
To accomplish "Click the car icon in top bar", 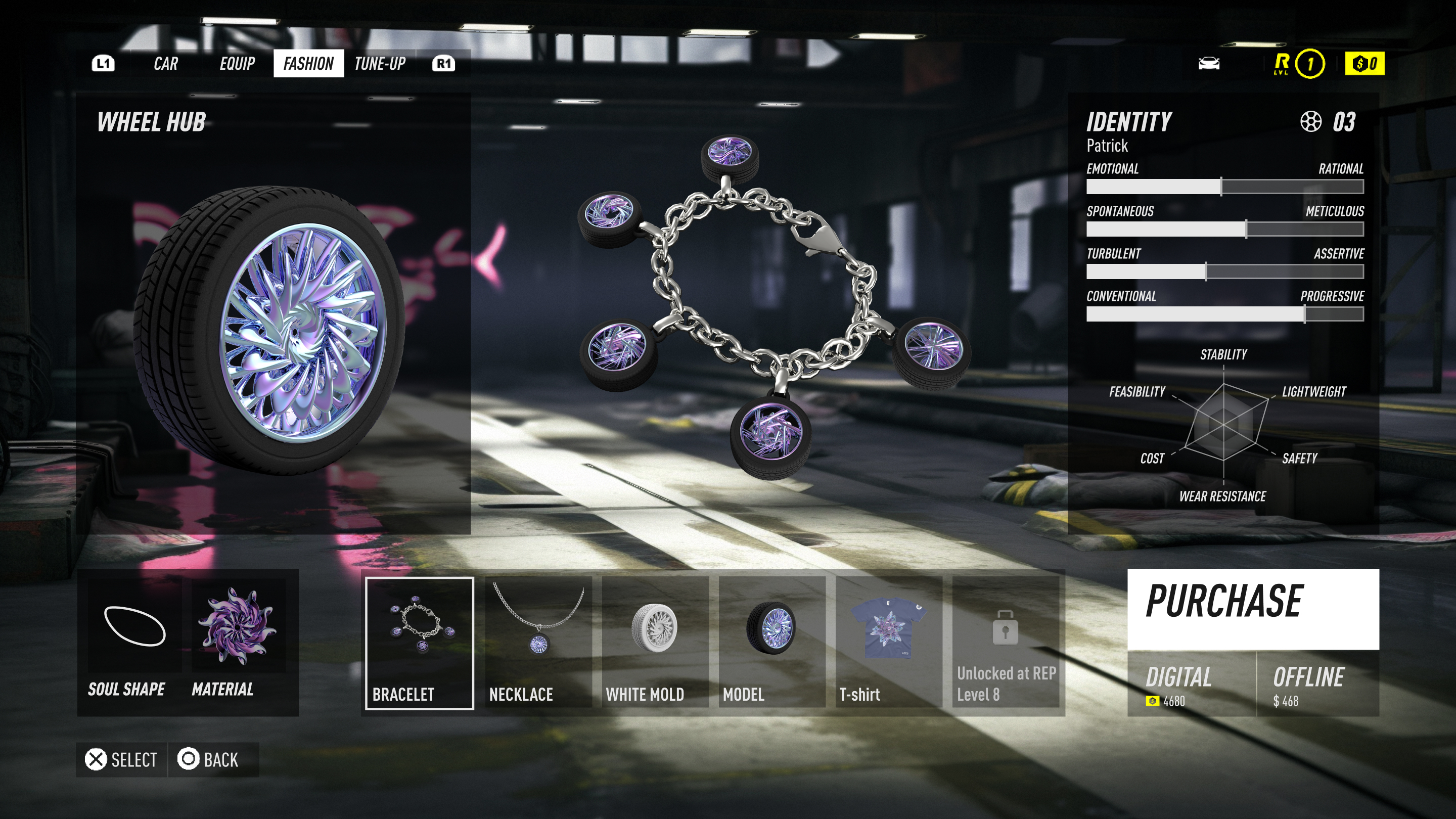I will tap(1209, 63).
